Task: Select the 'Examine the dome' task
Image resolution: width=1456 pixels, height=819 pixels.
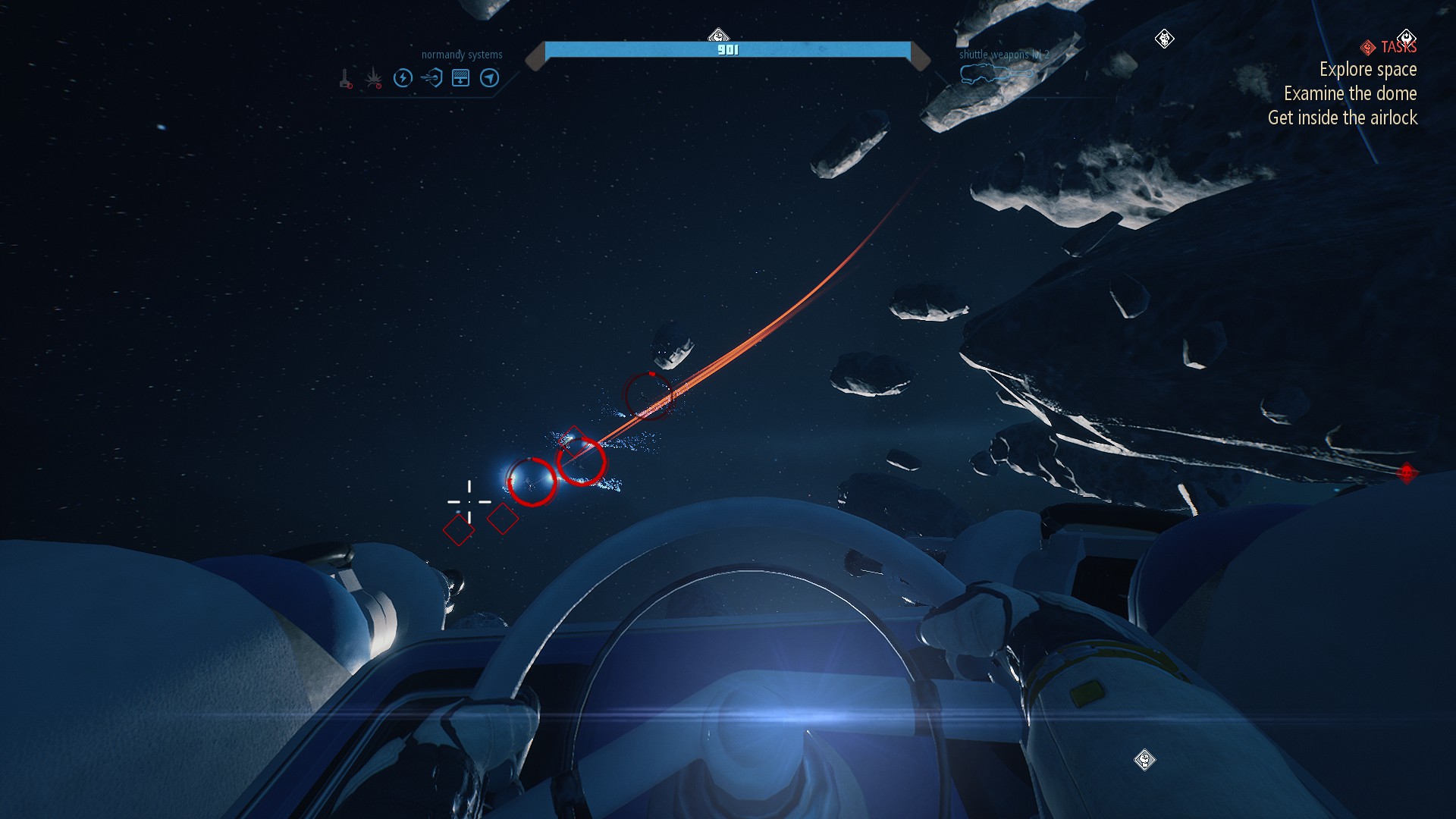Action: (x=1350, y=94)
